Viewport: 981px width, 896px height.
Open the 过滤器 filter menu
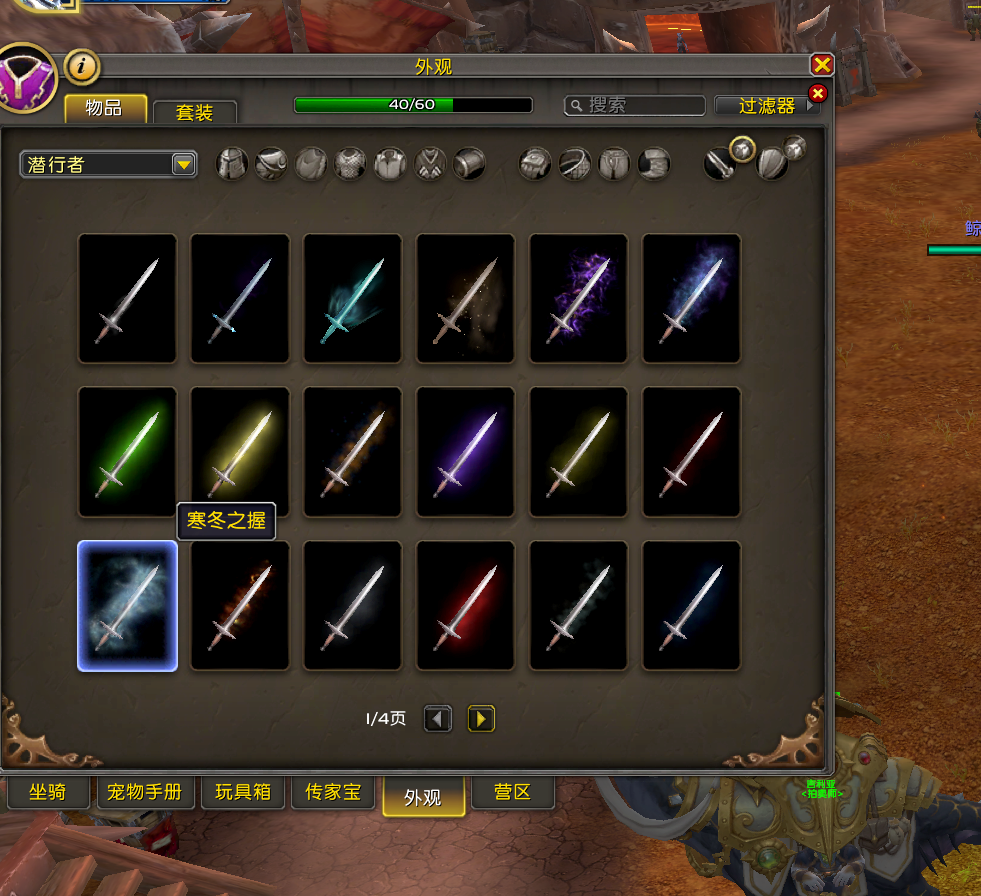pyautogui.click(x=767, y=105)
